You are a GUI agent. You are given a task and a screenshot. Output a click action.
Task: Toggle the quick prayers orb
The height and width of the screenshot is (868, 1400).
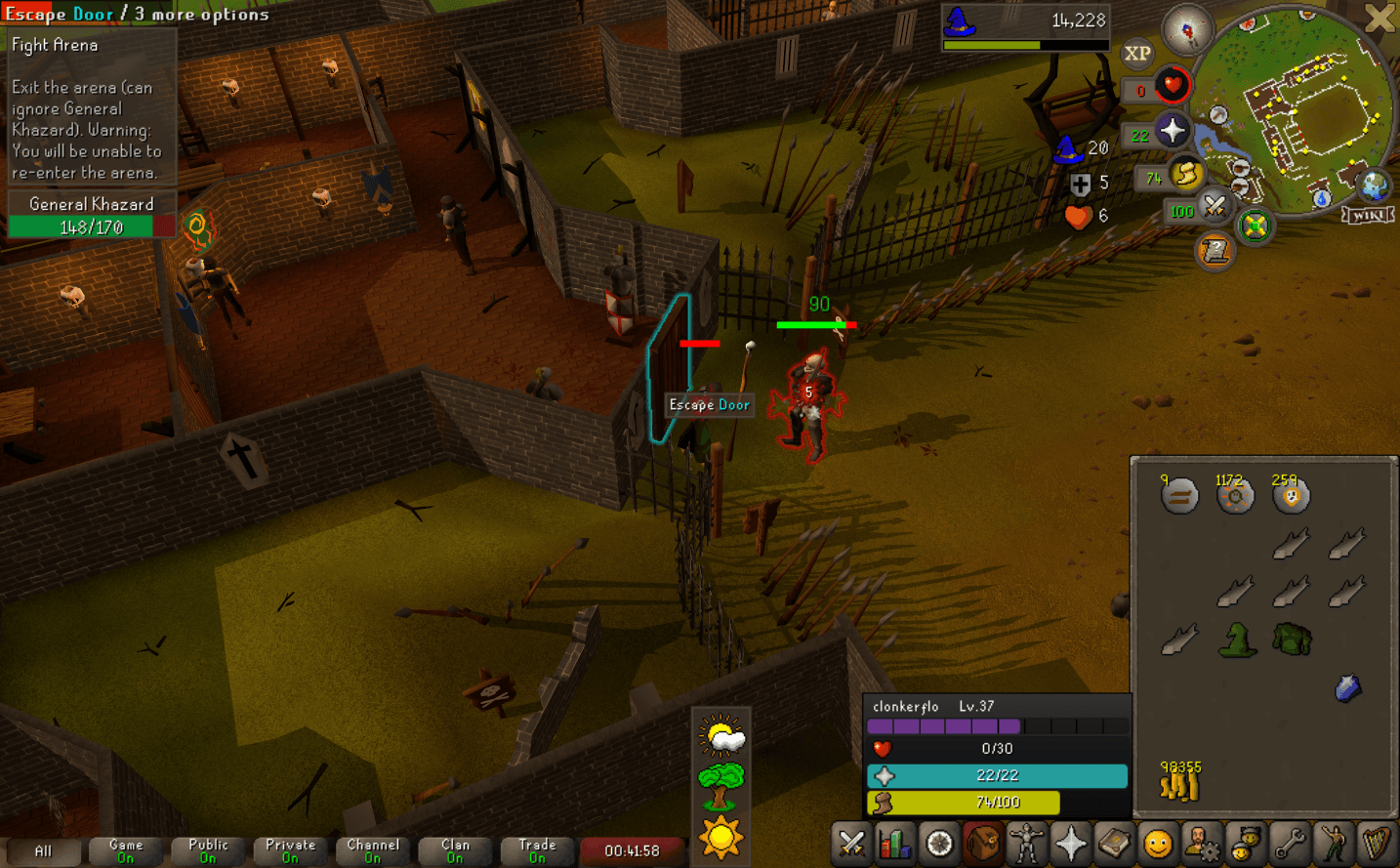(1173, 128)
